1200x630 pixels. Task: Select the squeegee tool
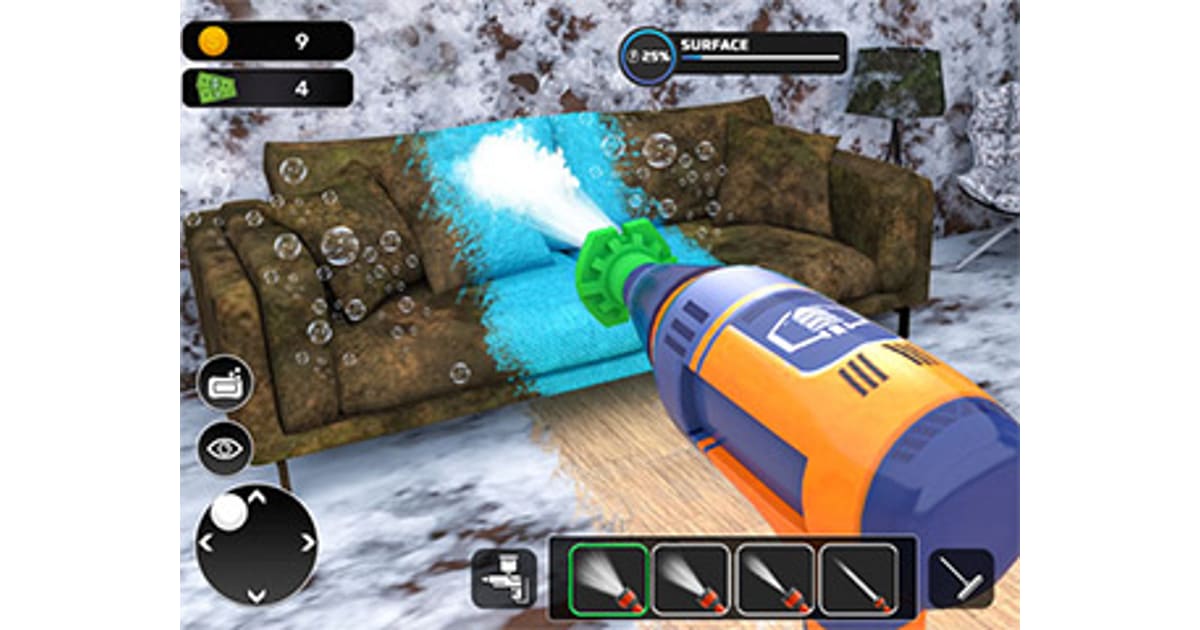coord(960,578)
